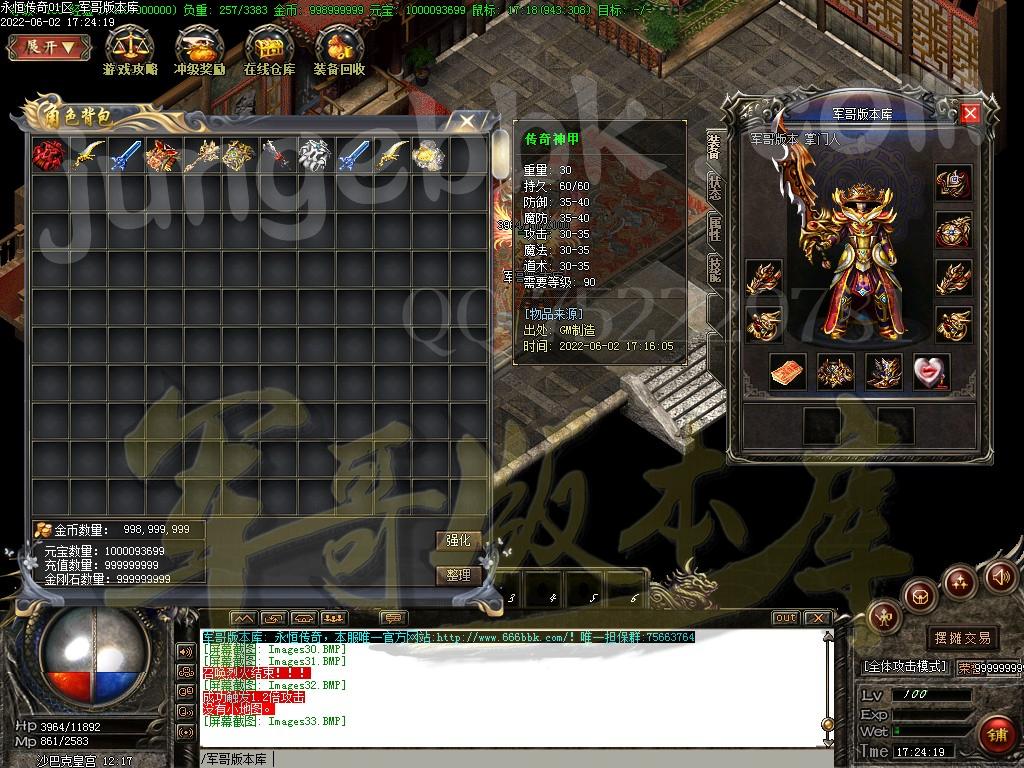The height and width of the screenshot is (768, 1024).
Task: Select the silver-white armor in the bag
Action: point(315,155)
